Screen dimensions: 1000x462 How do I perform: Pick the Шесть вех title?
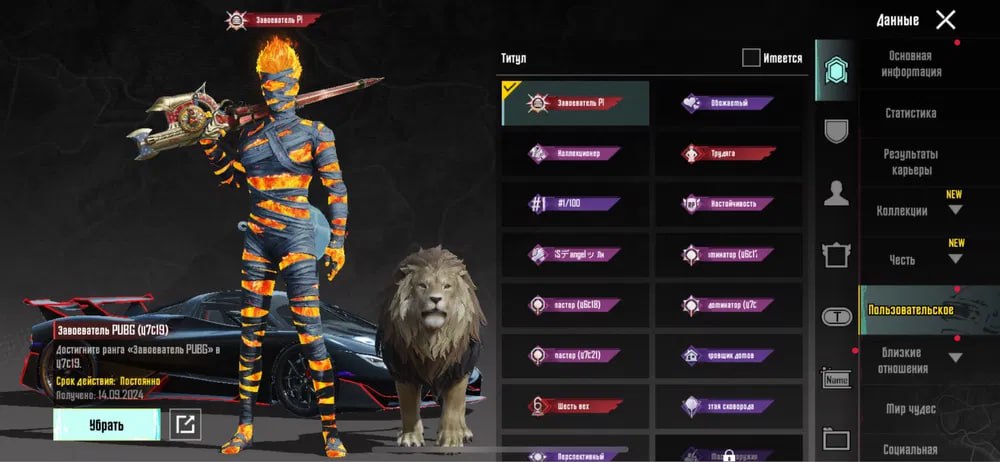(576, 407)
